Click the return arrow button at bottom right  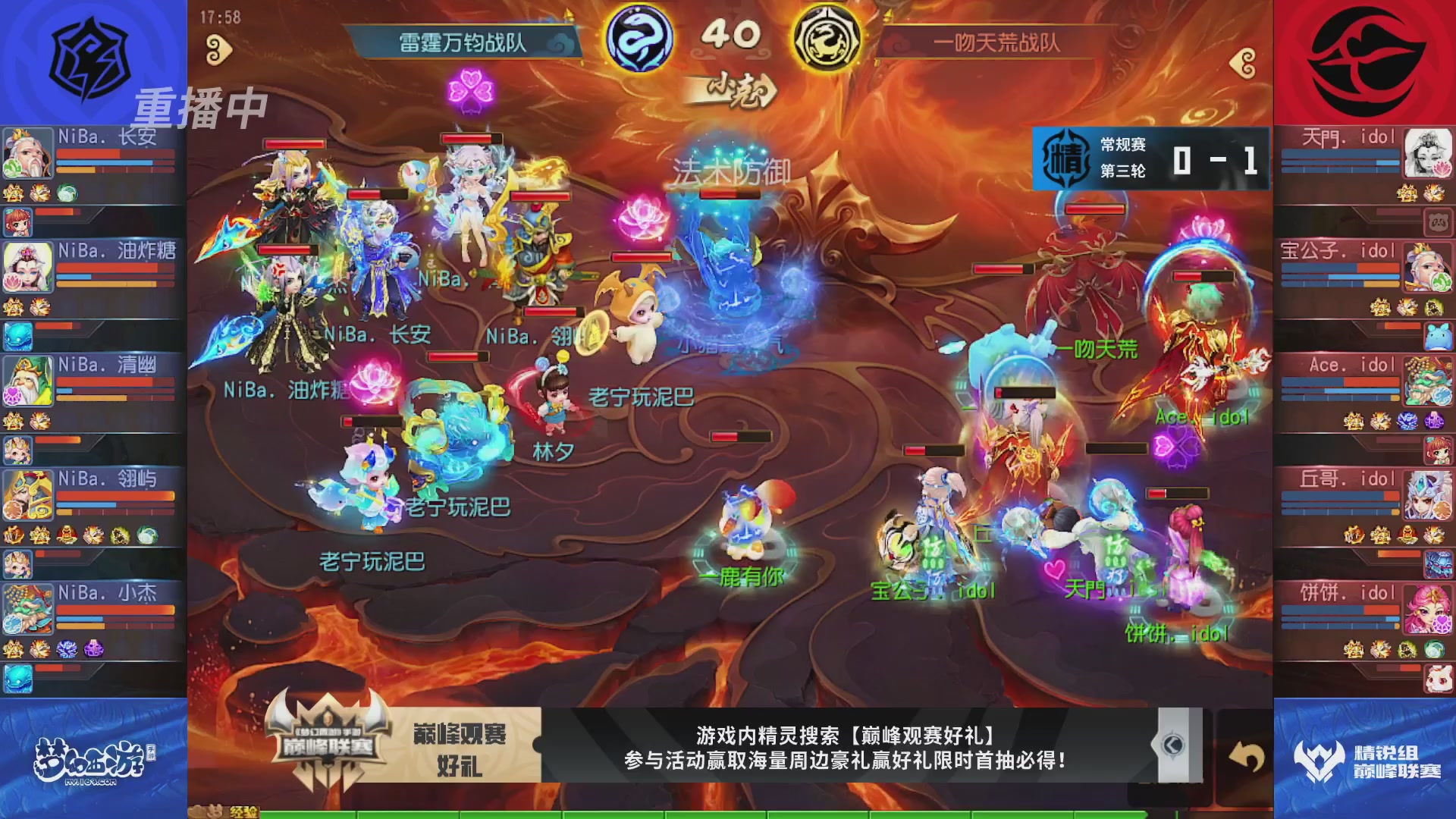pos(1247,755)
